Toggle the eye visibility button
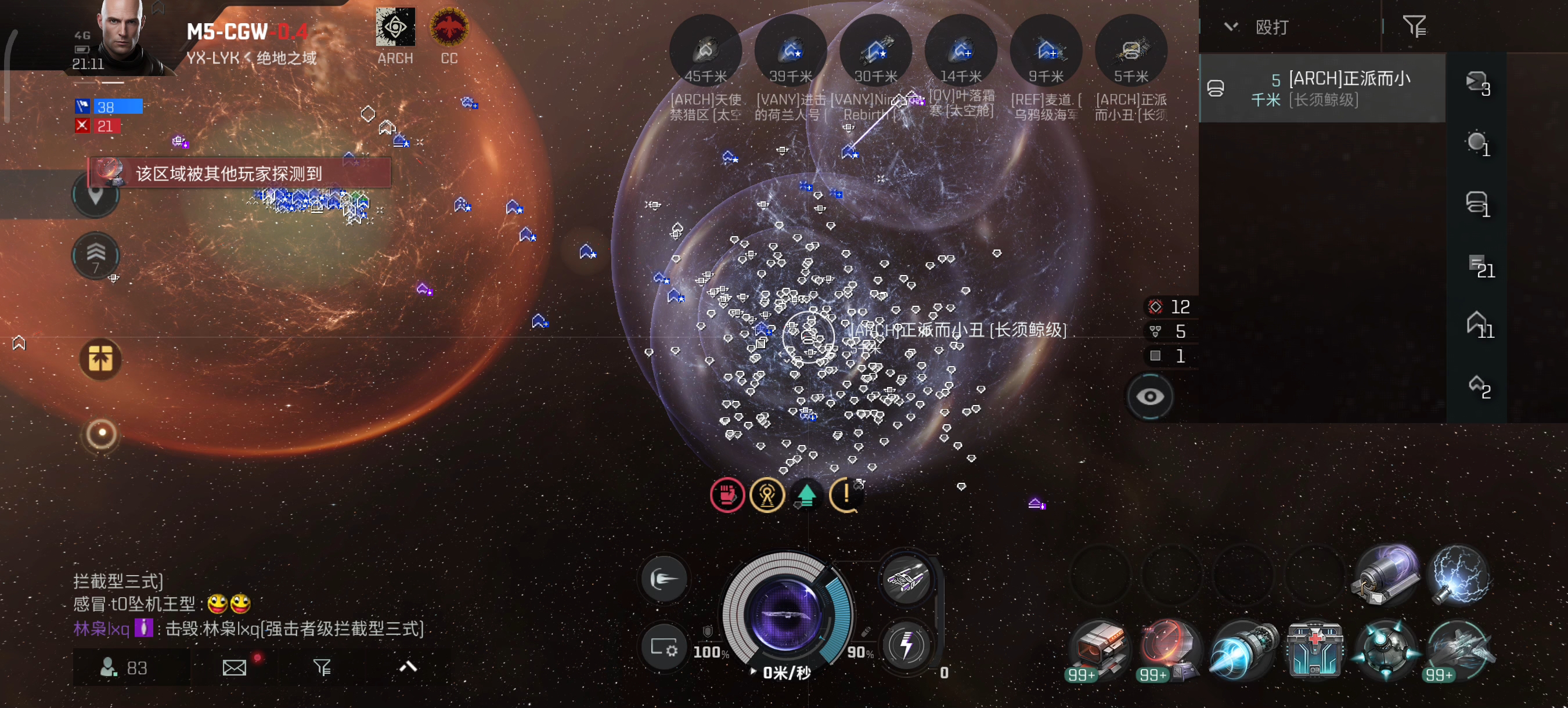Viewport: 1568px width, 708px height. tap(1150, 397)
